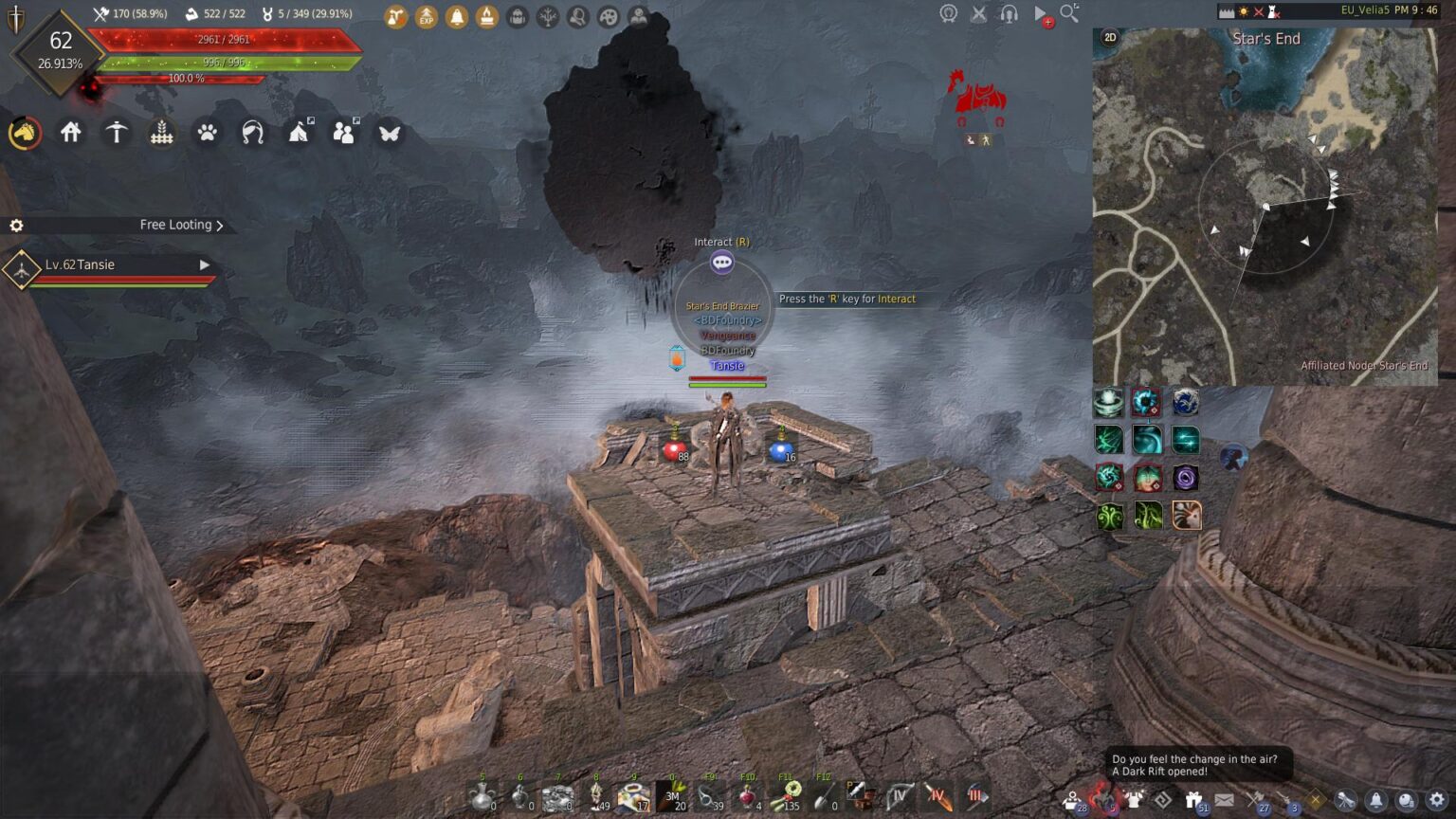Click the EXP buff icon
Screen dimensions: 1456x819
click(427, 16)
